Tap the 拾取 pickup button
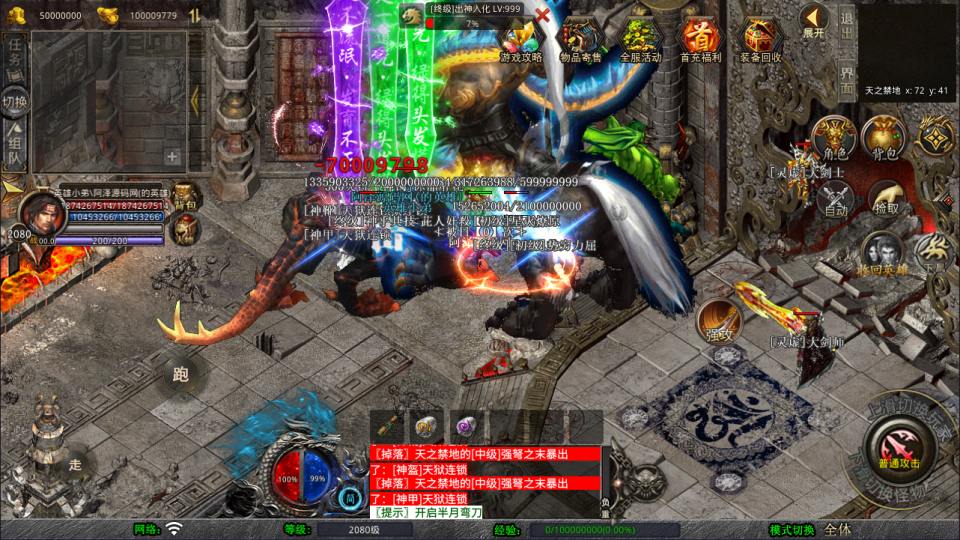 pyautogui.click(x=885, y=198)
